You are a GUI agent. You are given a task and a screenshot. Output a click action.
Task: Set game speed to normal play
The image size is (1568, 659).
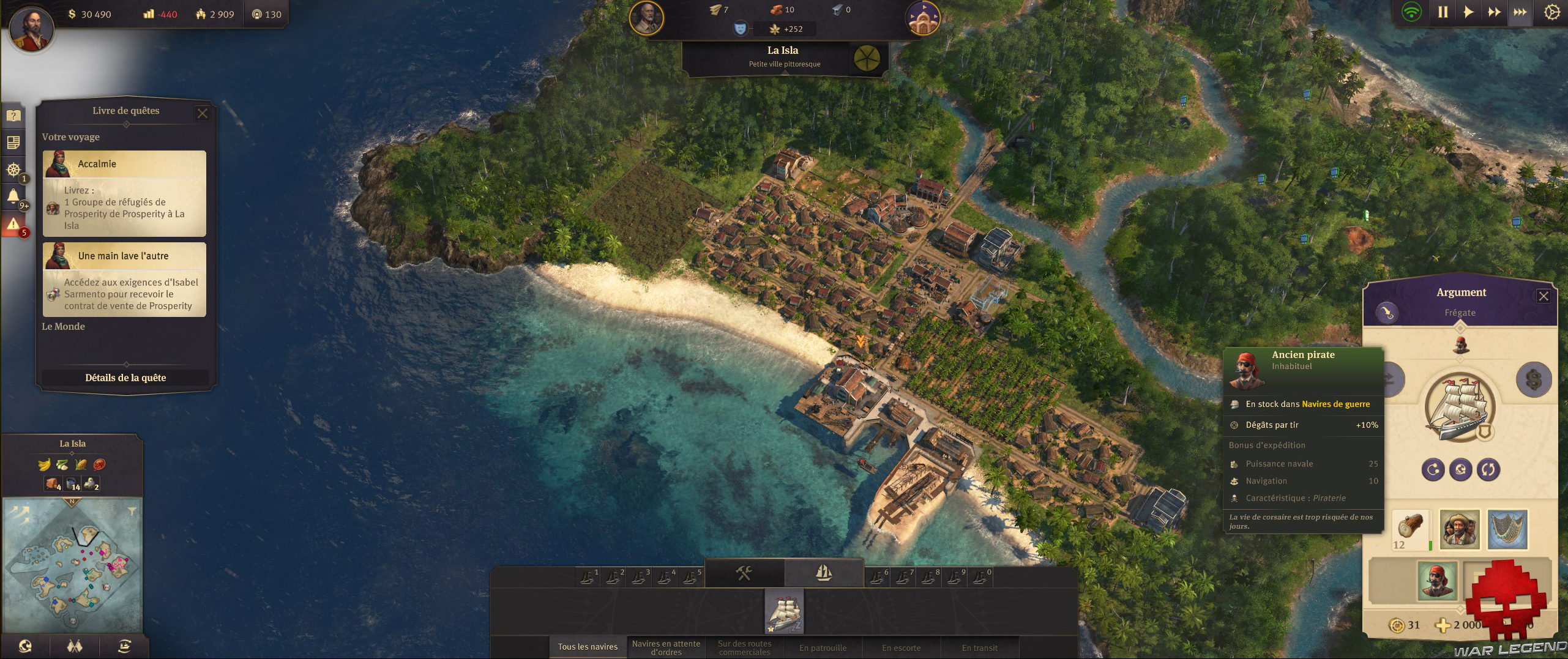point(1468,12)
